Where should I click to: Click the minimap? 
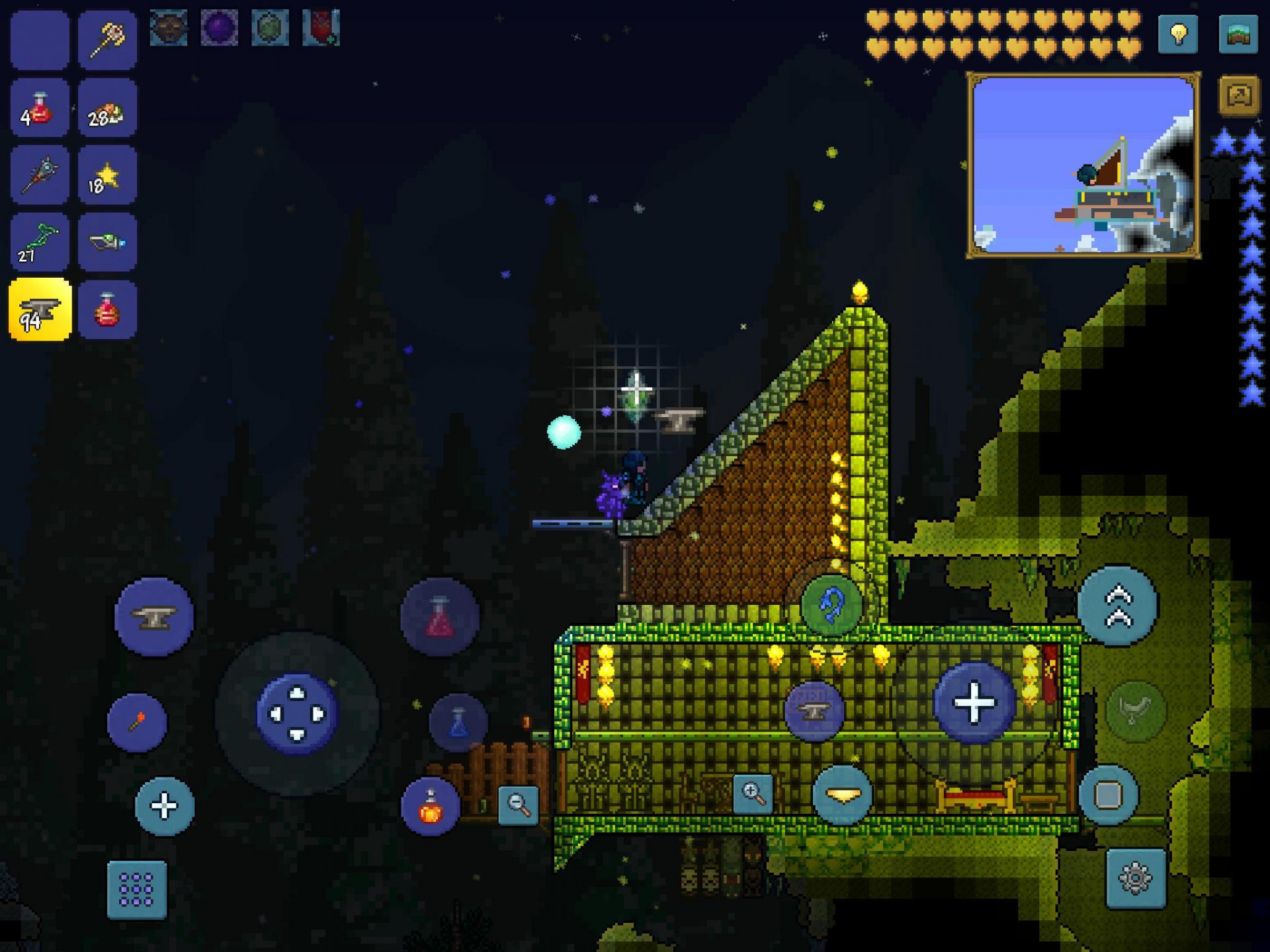pyautogui.click(x=1083, y=165)
